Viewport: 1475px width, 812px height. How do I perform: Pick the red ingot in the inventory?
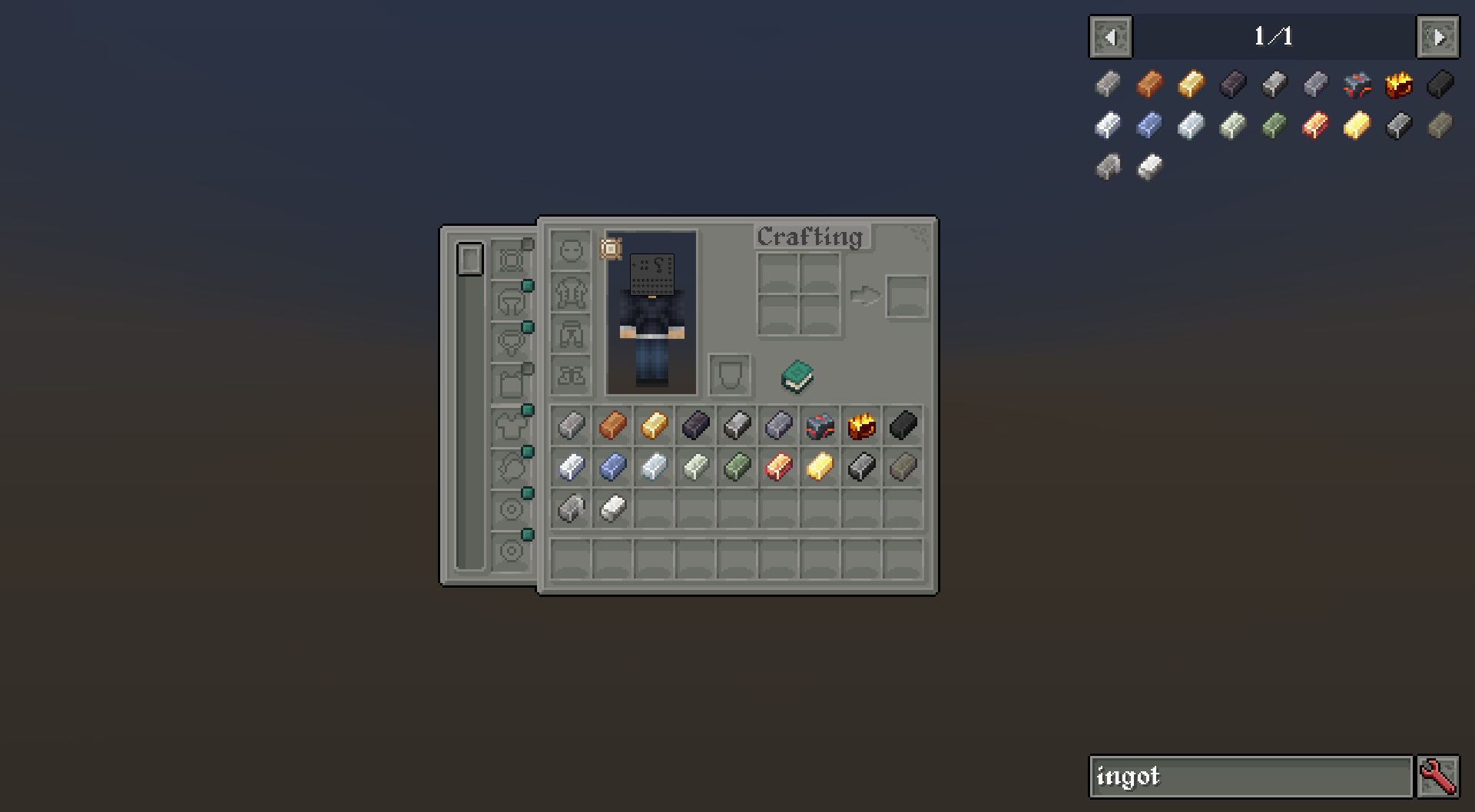pyautogui.click(x=778, y=466)
